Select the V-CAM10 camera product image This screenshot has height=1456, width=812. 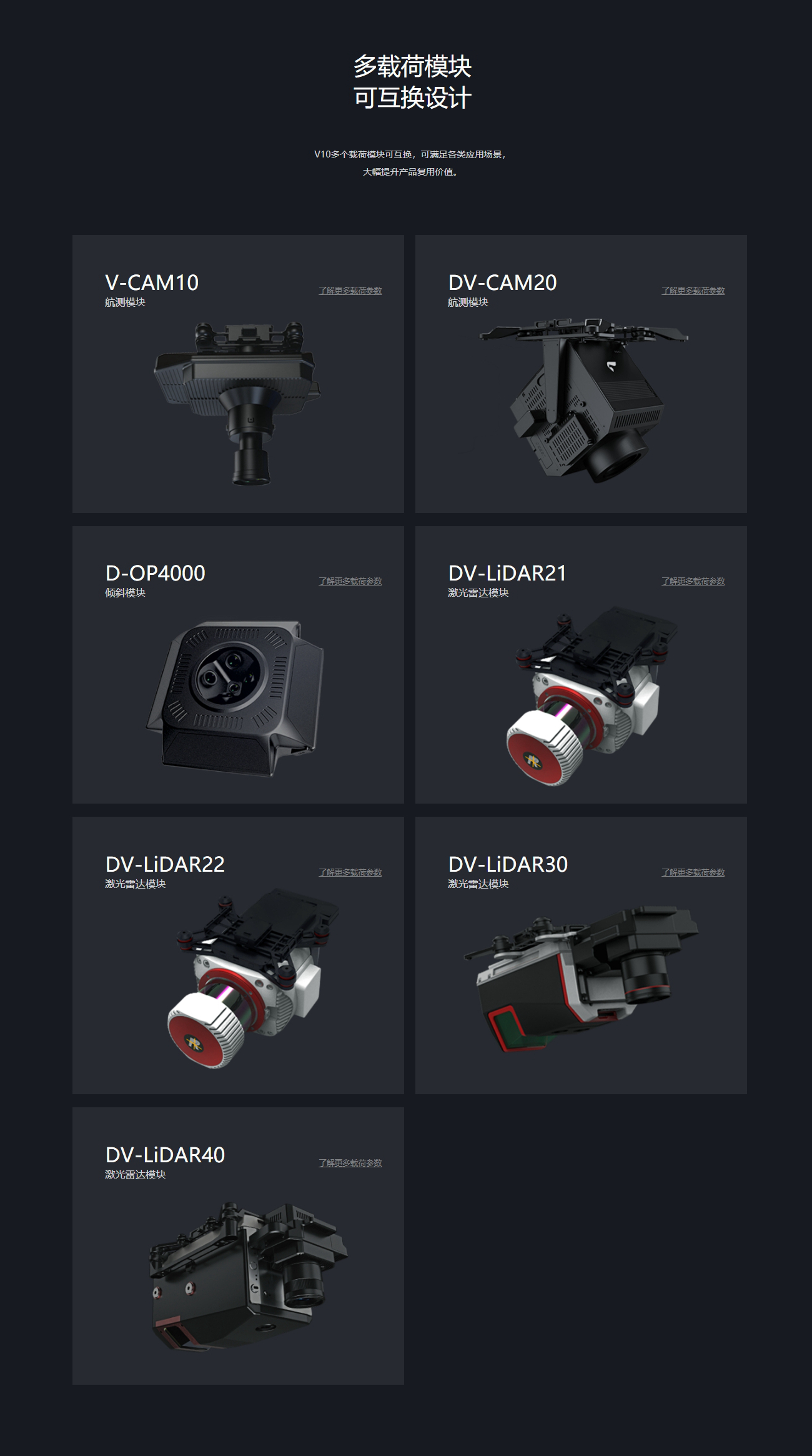(x=237, y=402)
